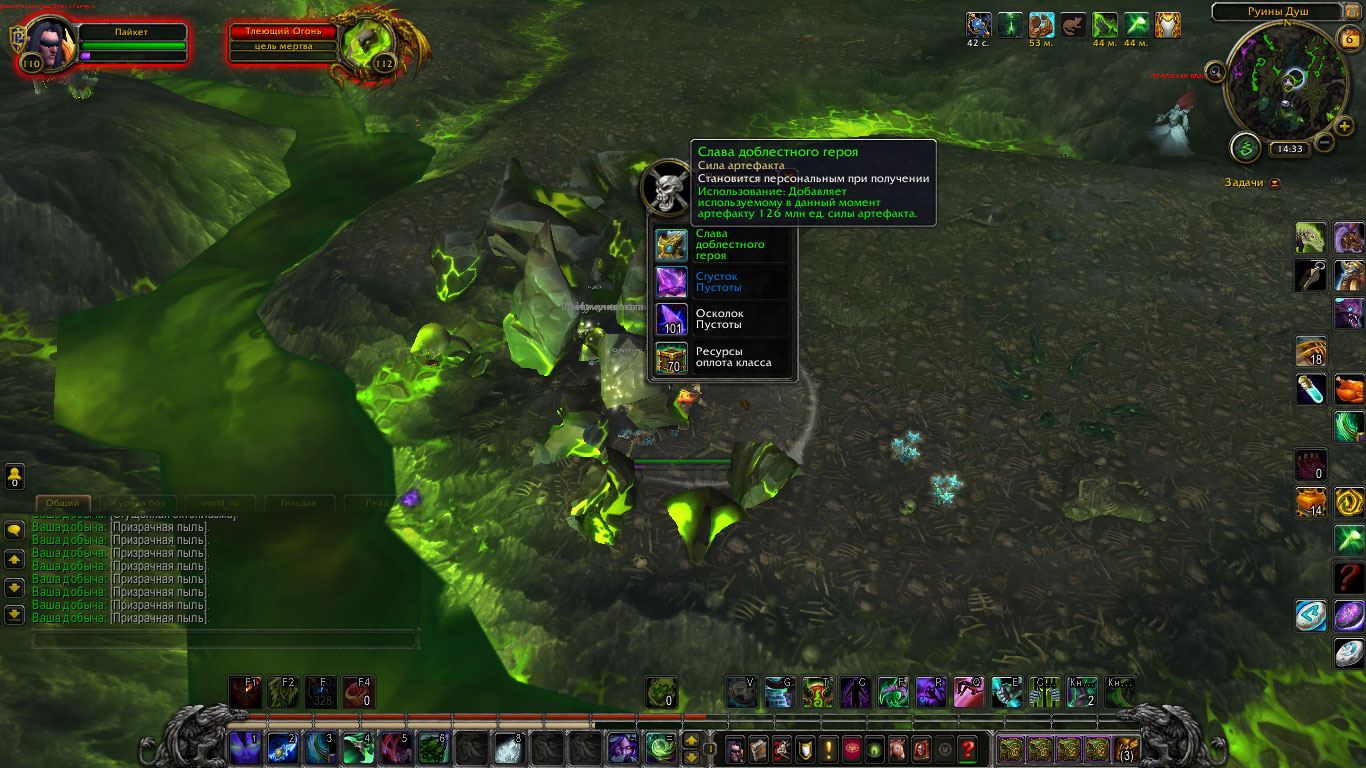
Task: Open the chat menu speech bubble button
Action: [15, 531]
